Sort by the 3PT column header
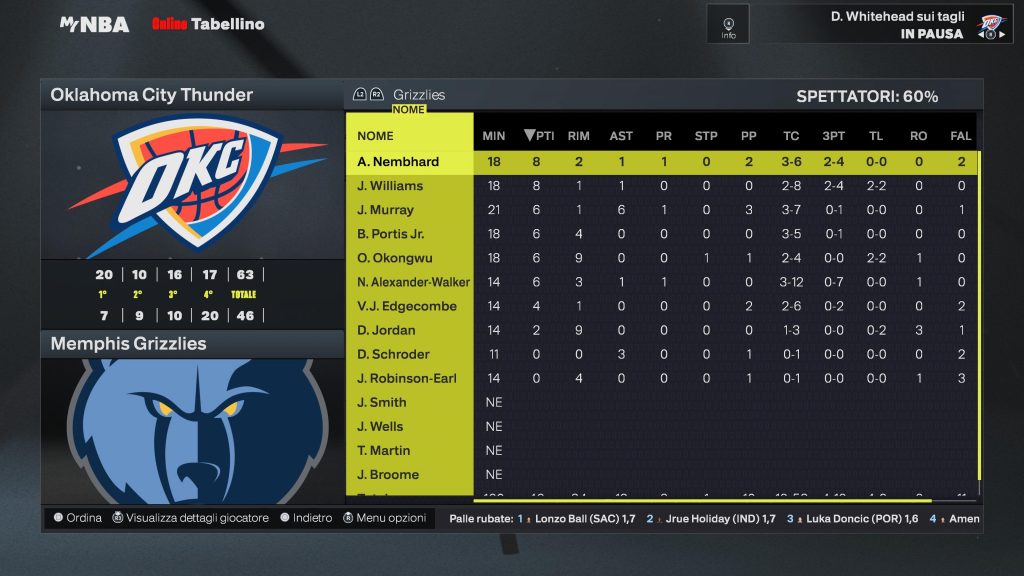 833,136
